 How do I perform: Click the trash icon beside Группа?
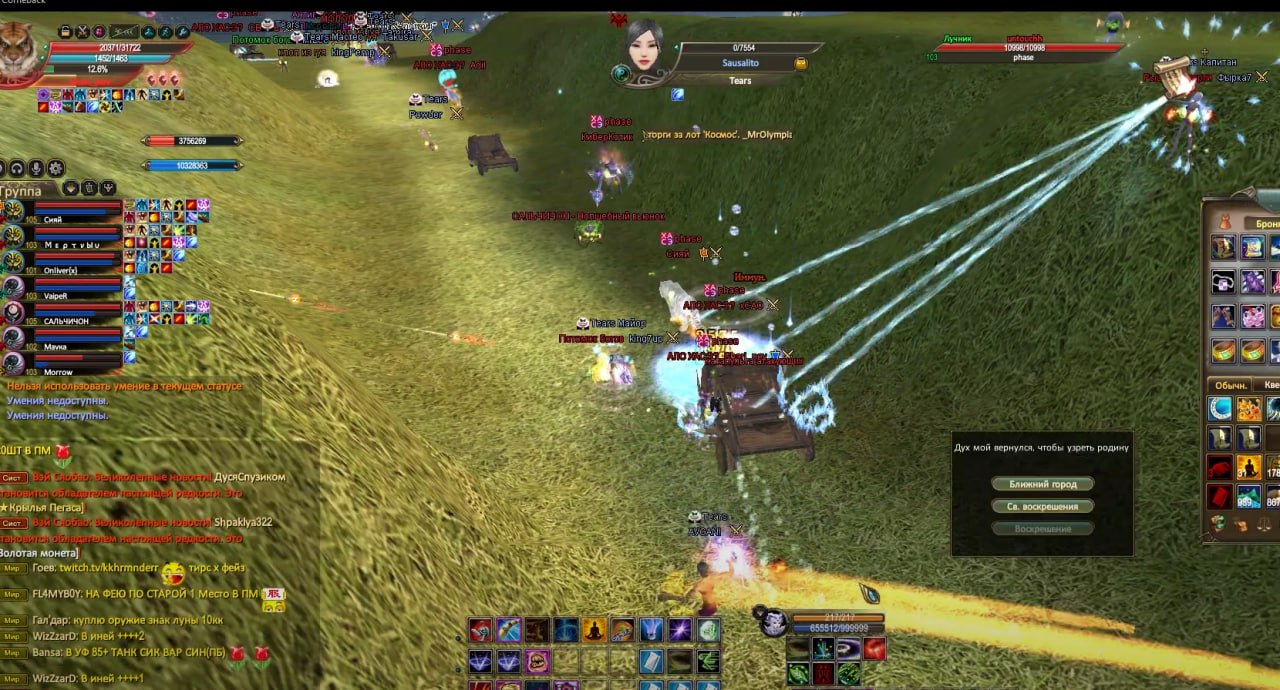(89, 188)
